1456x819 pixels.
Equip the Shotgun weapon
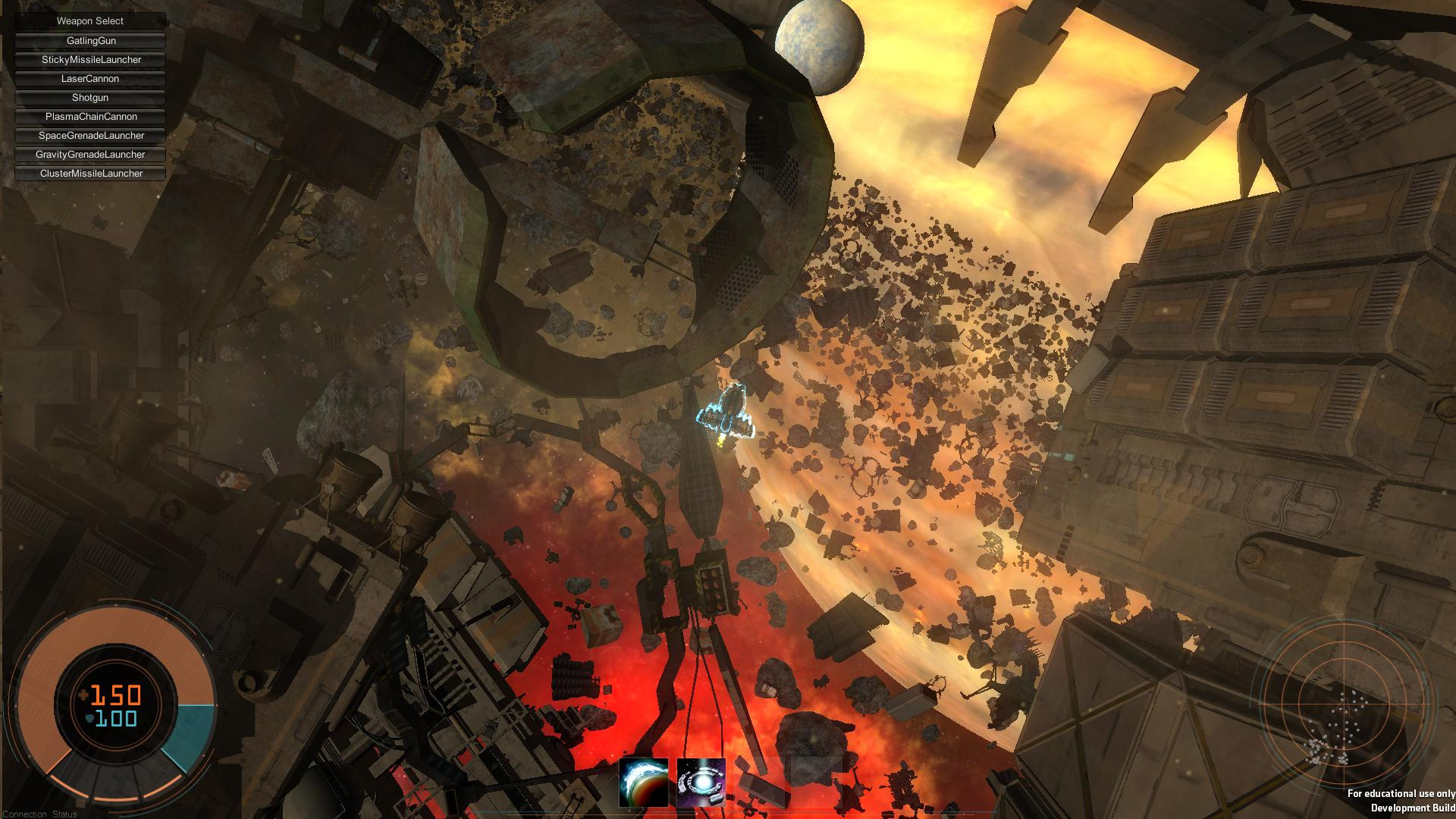click(90, 98)
